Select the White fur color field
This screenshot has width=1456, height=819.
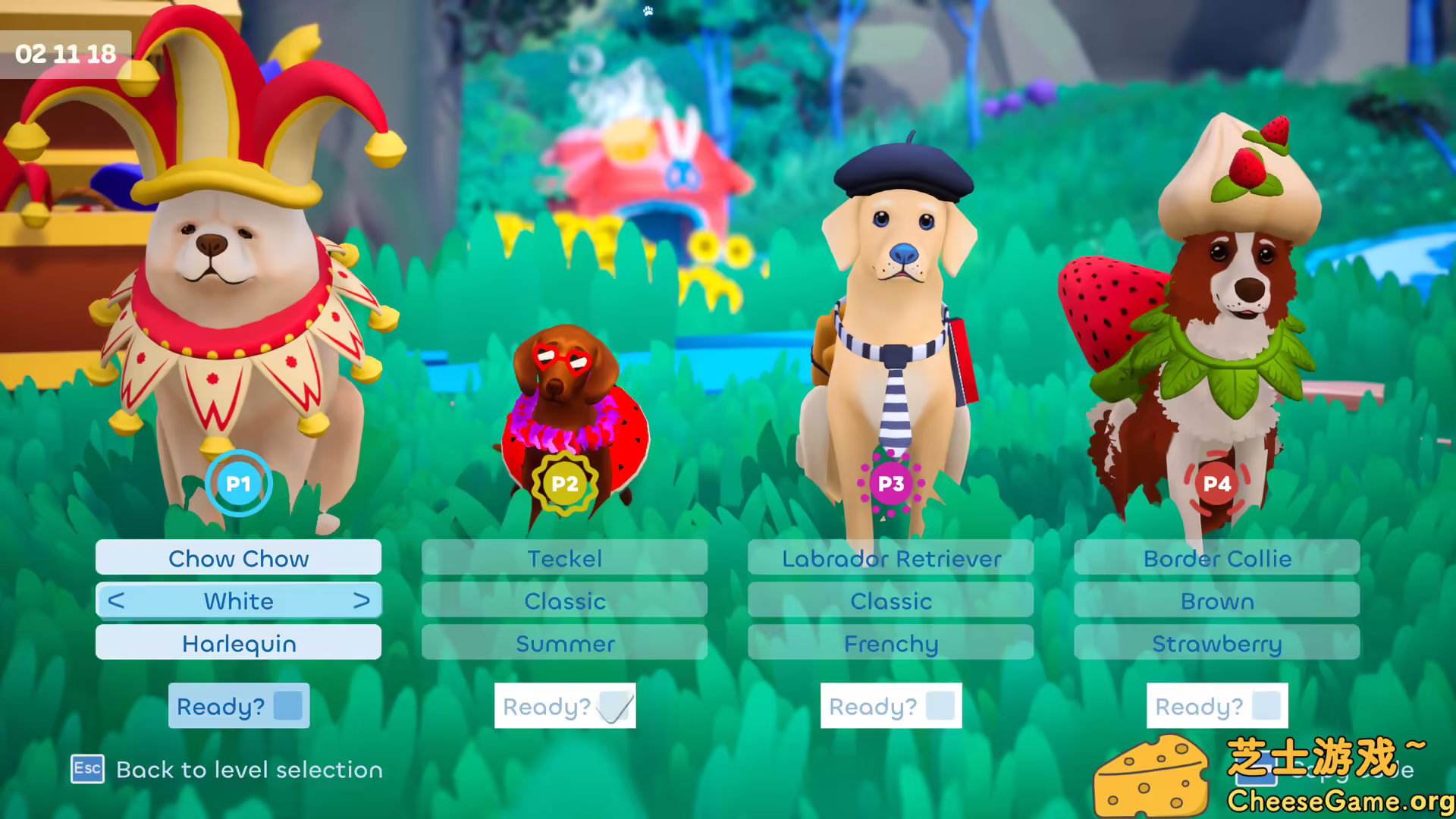click(238, 601)
